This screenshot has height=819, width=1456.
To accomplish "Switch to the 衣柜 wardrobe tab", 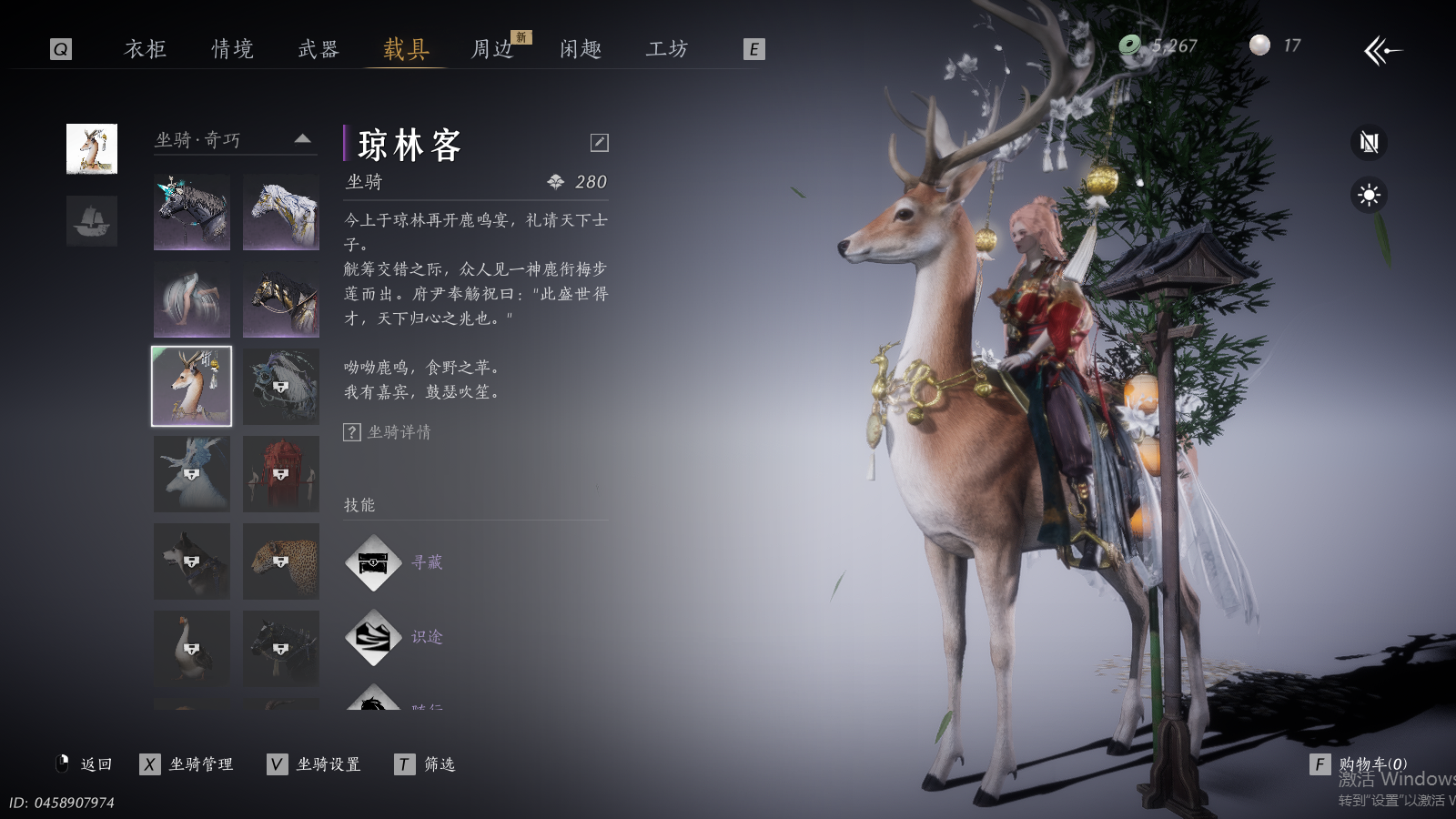I will (146, 49).
